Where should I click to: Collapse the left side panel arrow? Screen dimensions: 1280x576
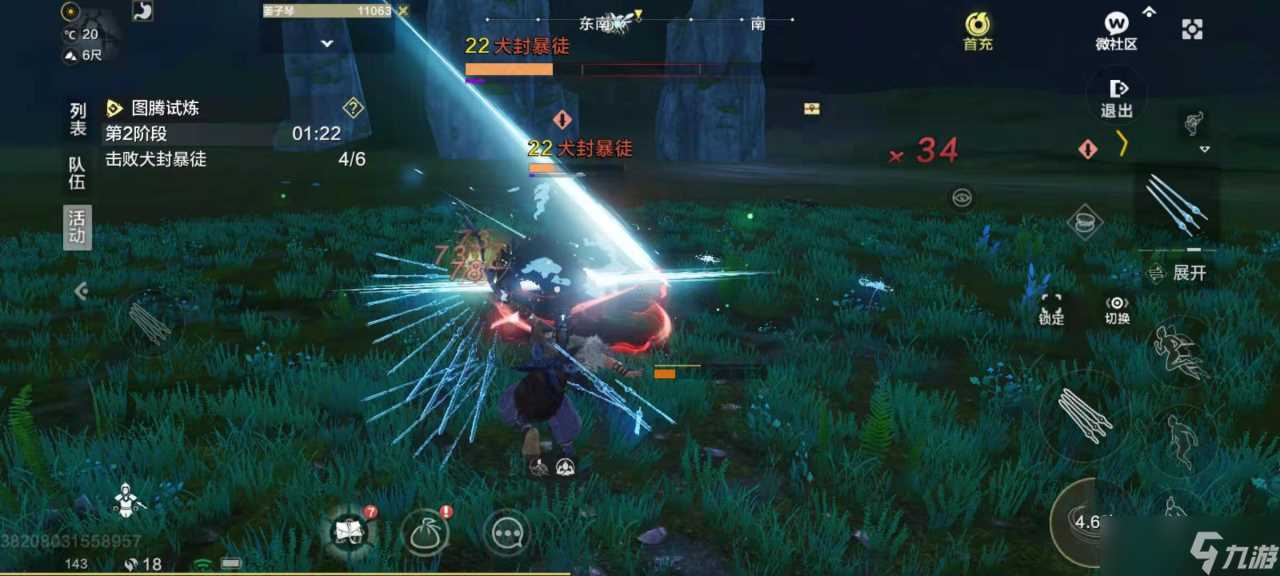(x=81, y=291)
